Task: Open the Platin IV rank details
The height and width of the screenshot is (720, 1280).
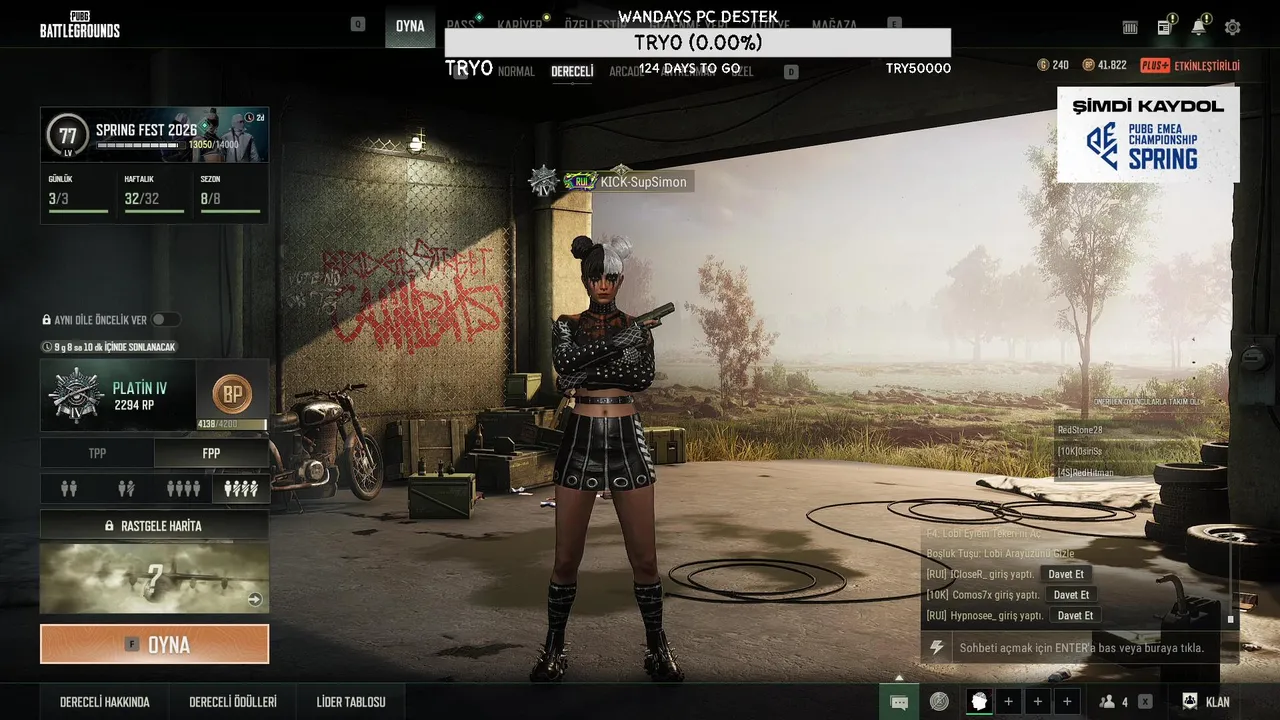Action: (x=118, y=396)
